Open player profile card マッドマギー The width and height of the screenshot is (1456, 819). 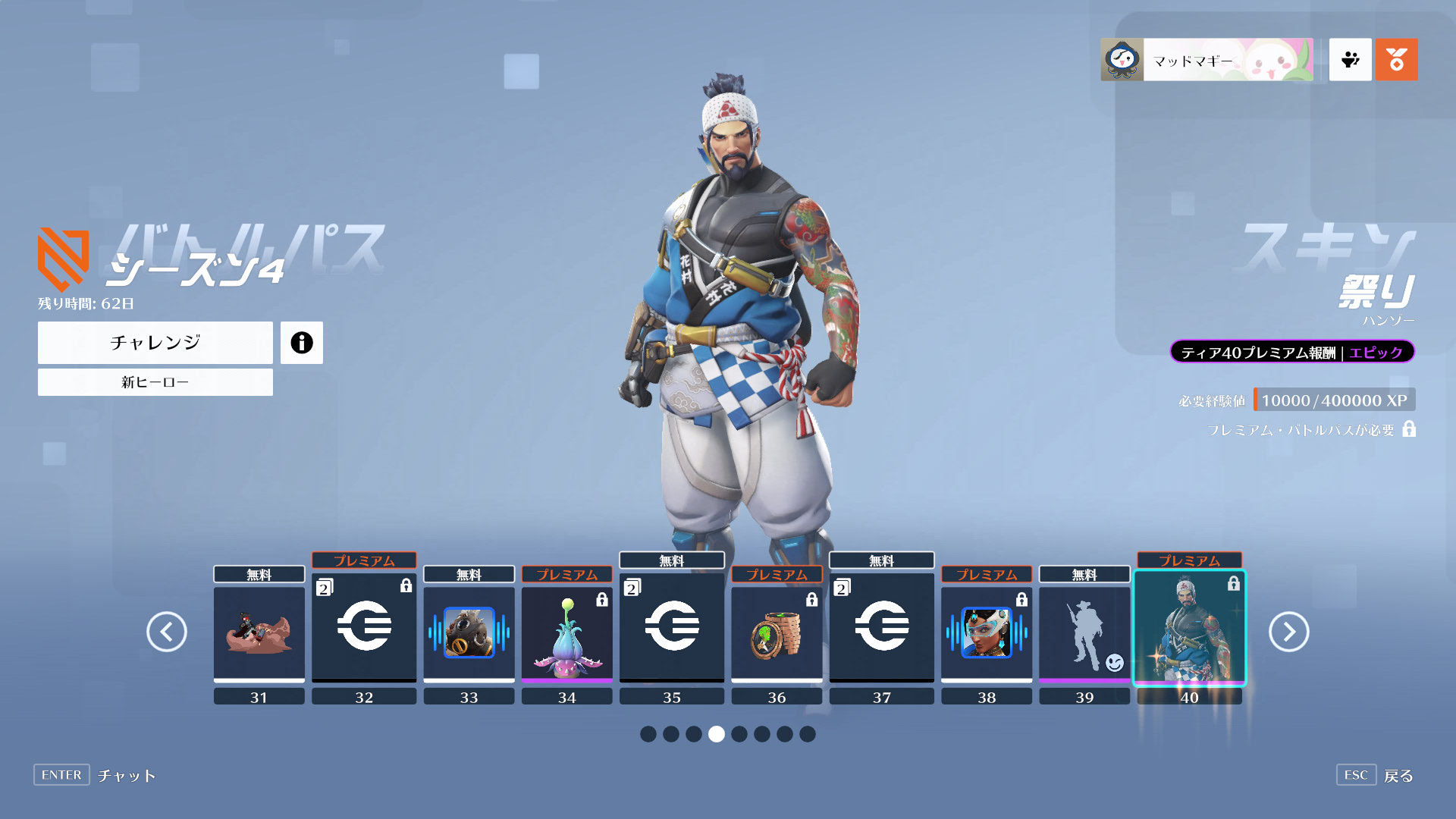[x=1207, y=60]
